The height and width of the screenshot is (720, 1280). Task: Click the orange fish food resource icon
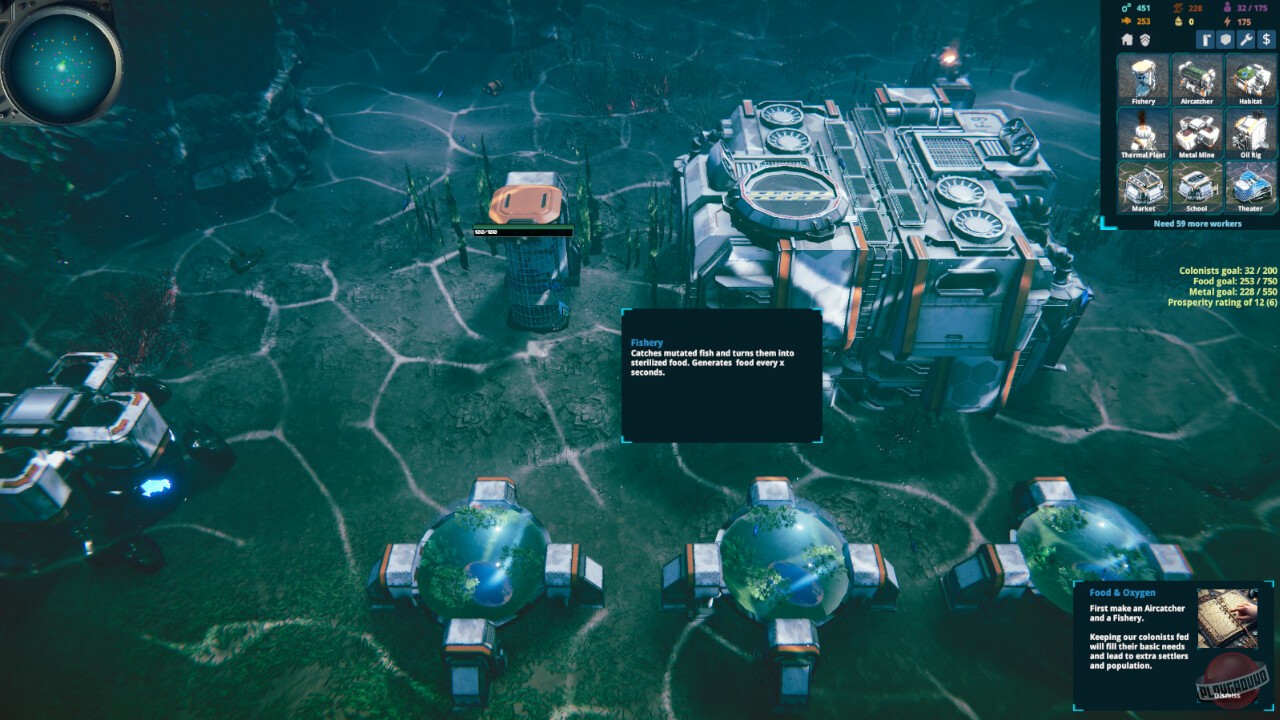coord(1124,21)
